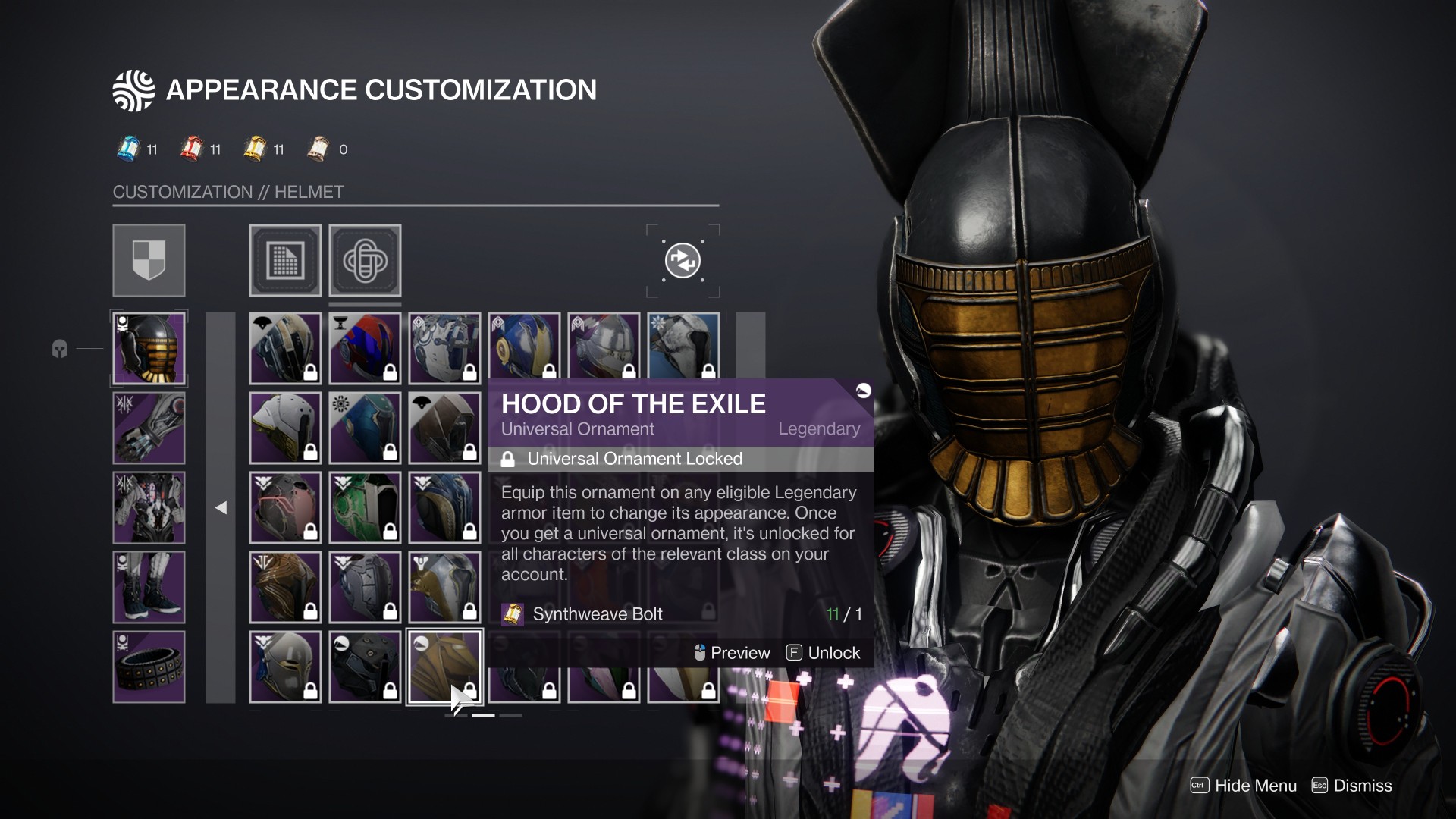The width and height of the screenshot is (1456, 819).
Task: Go to the previous ornament page arrow
Action: click(221, 507)
